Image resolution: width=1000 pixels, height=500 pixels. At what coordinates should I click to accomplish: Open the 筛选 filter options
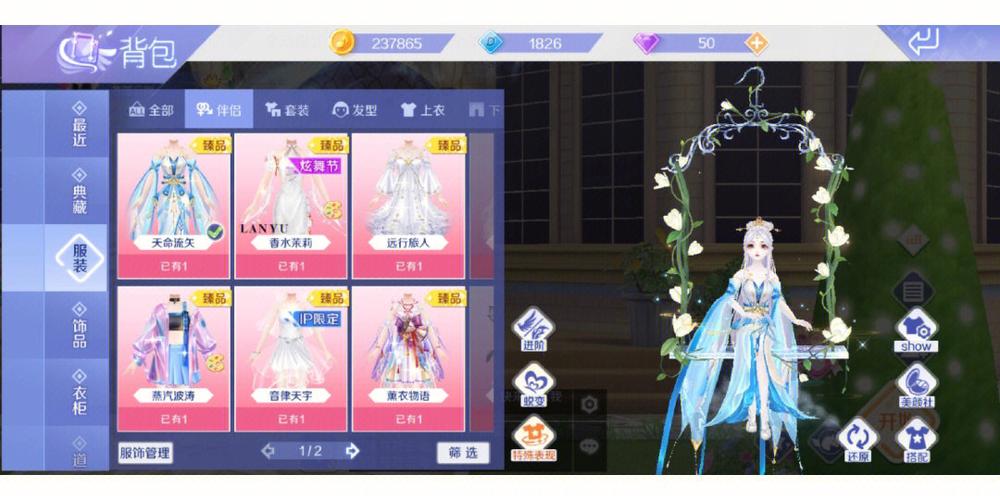pyautogui.click(x=463, y=452)
